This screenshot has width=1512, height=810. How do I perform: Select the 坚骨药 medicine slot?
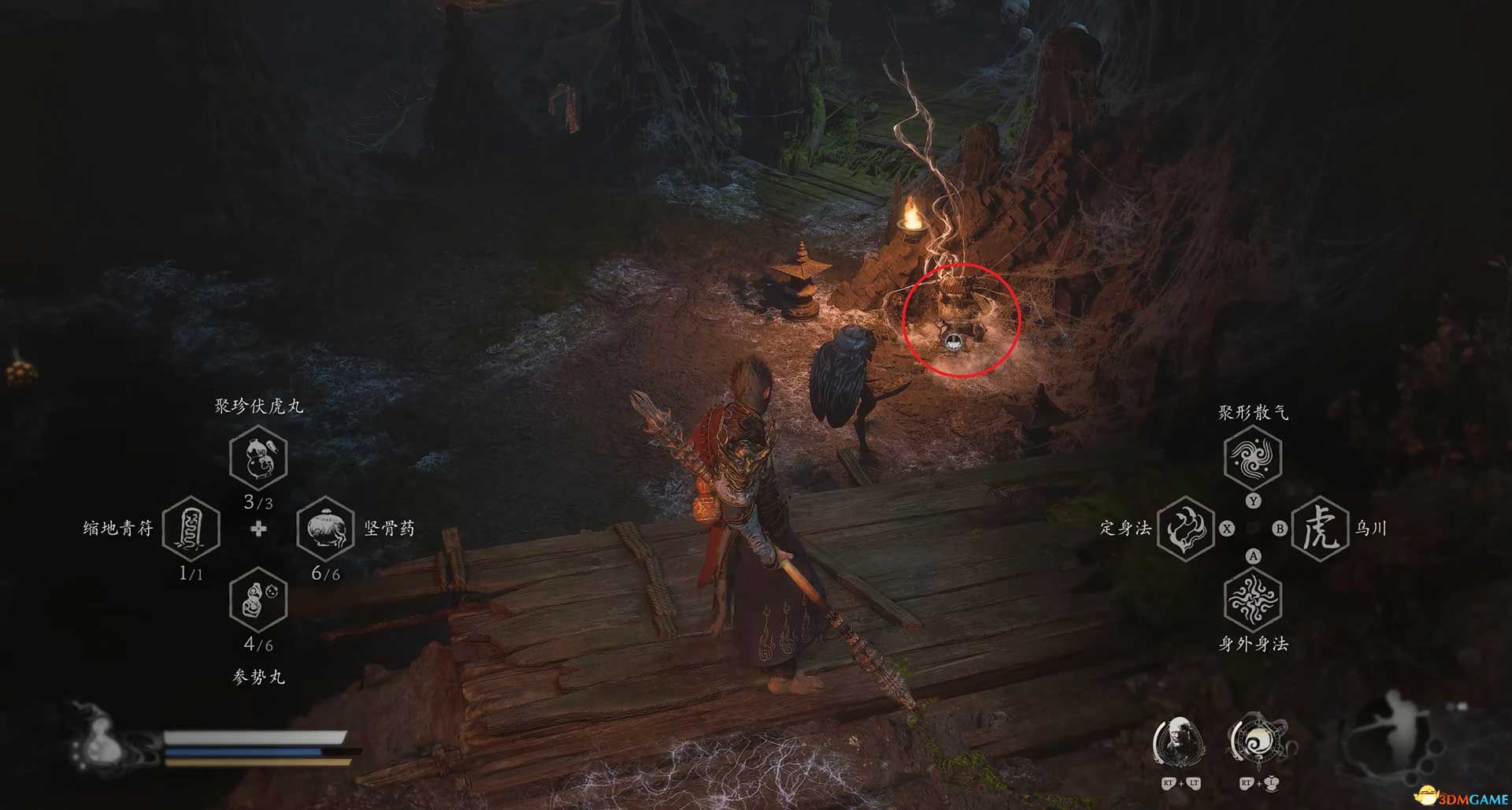pos(326,528)
